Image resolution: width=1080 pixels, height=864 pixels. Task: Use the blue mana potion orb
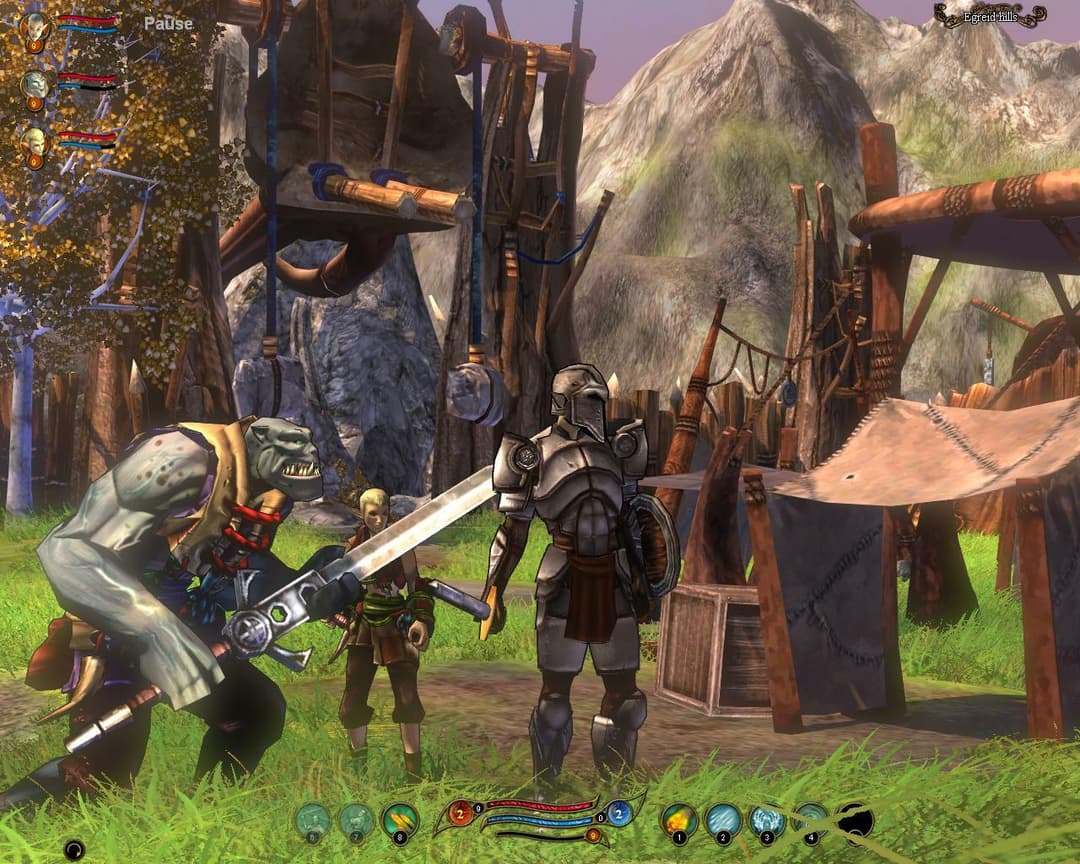click(618, 813)
